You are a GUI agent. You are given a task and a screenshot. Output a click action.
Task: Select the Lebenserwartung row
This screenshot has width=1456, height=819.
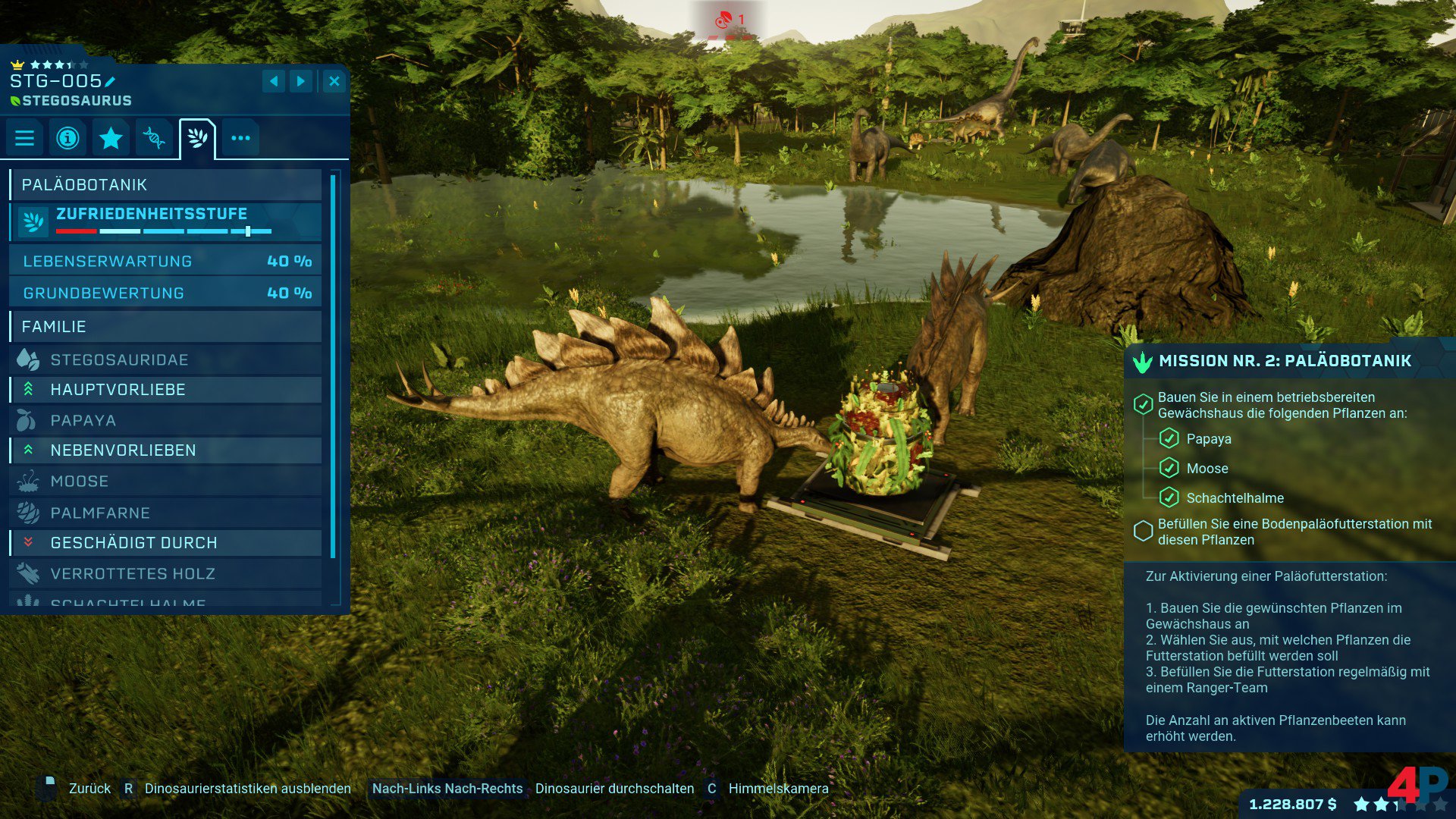coord(165,261)
